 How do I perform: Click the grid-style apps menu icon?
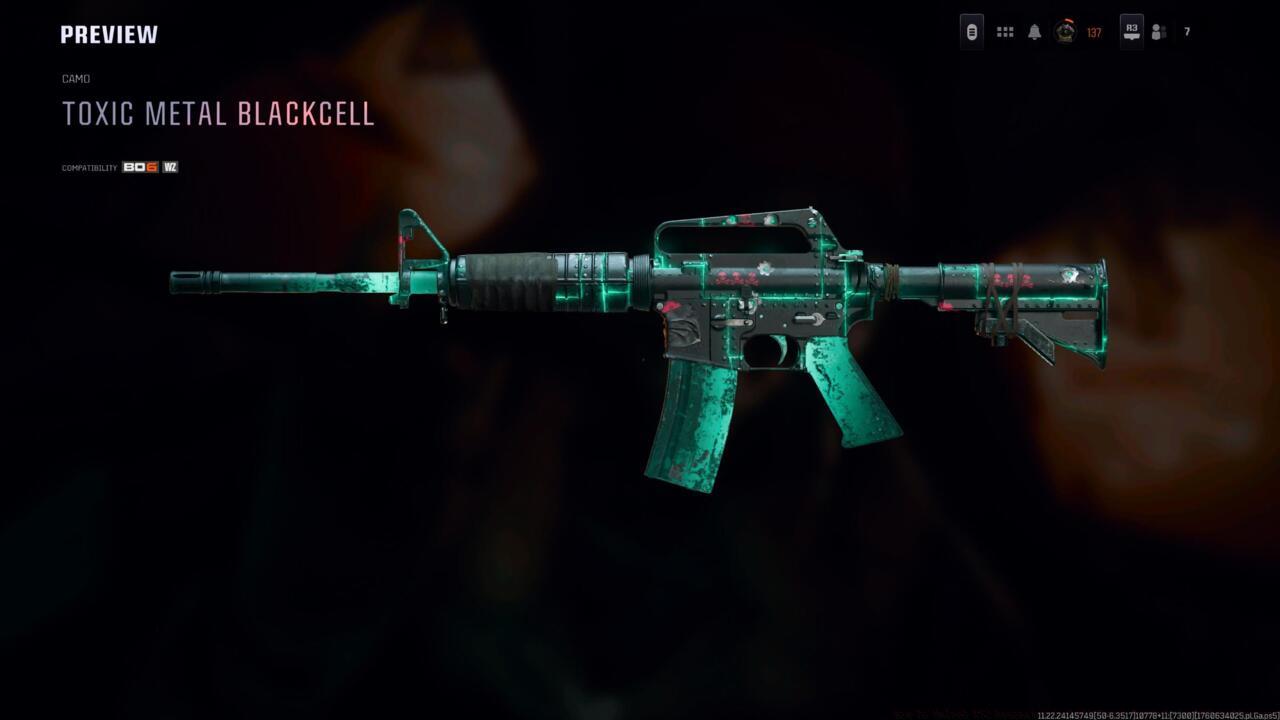tap(1004, 31)
